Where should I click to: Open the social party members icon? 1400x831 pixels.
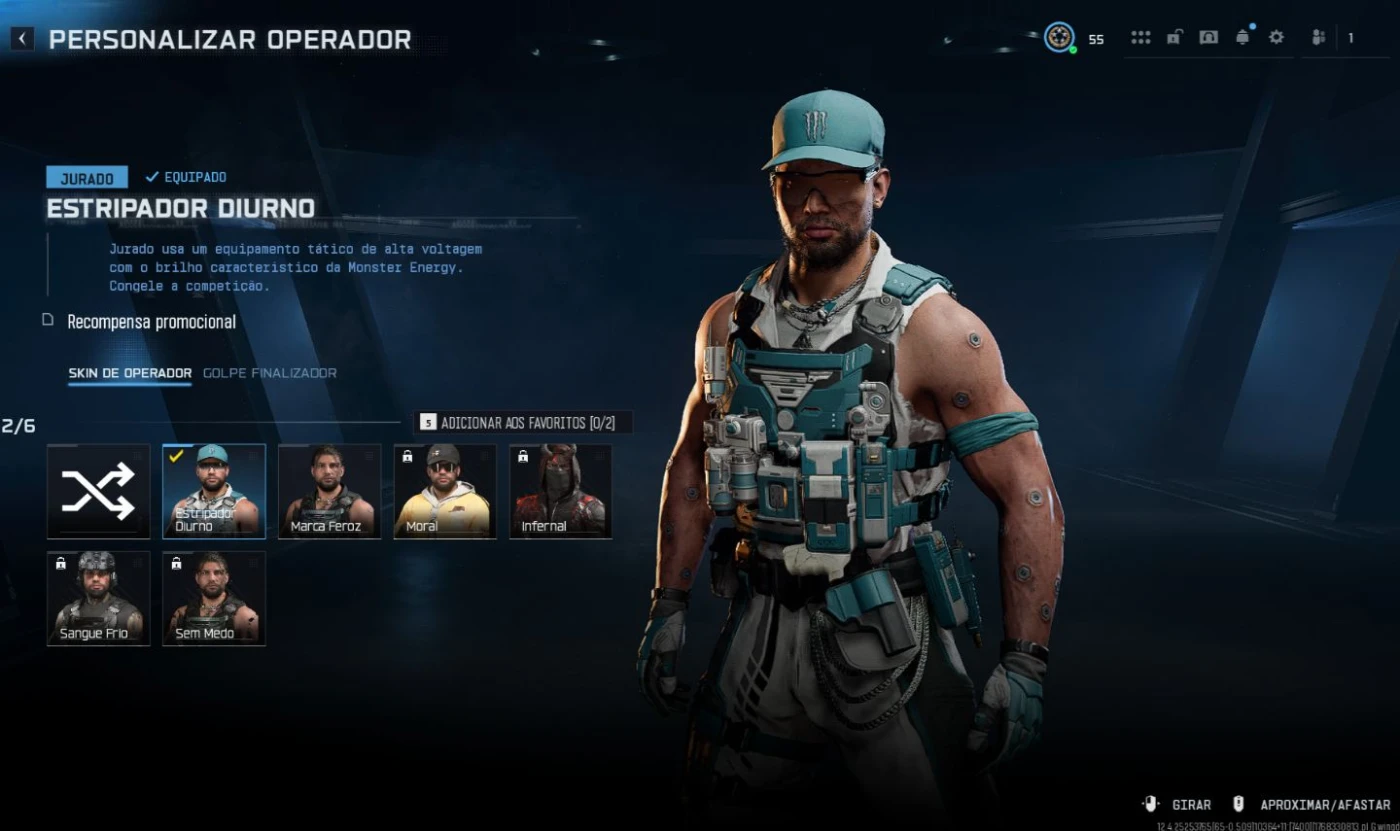[x=1319, y=38]
